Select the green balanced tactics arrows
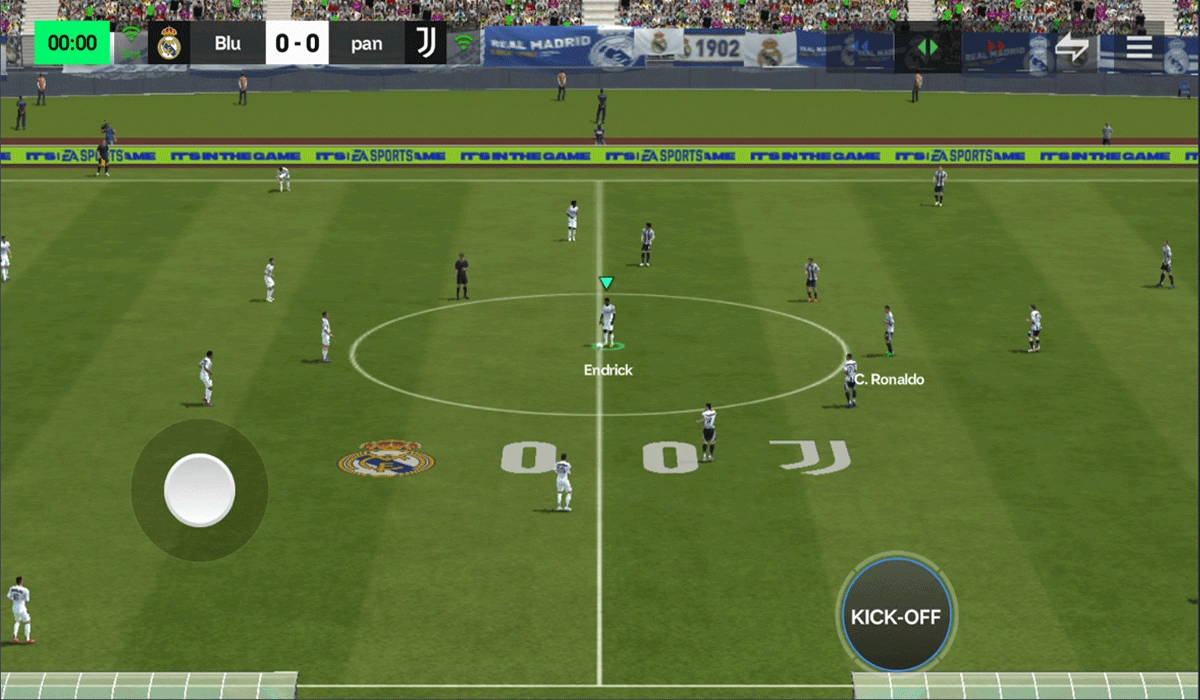1200x700 pixels. 928,47
